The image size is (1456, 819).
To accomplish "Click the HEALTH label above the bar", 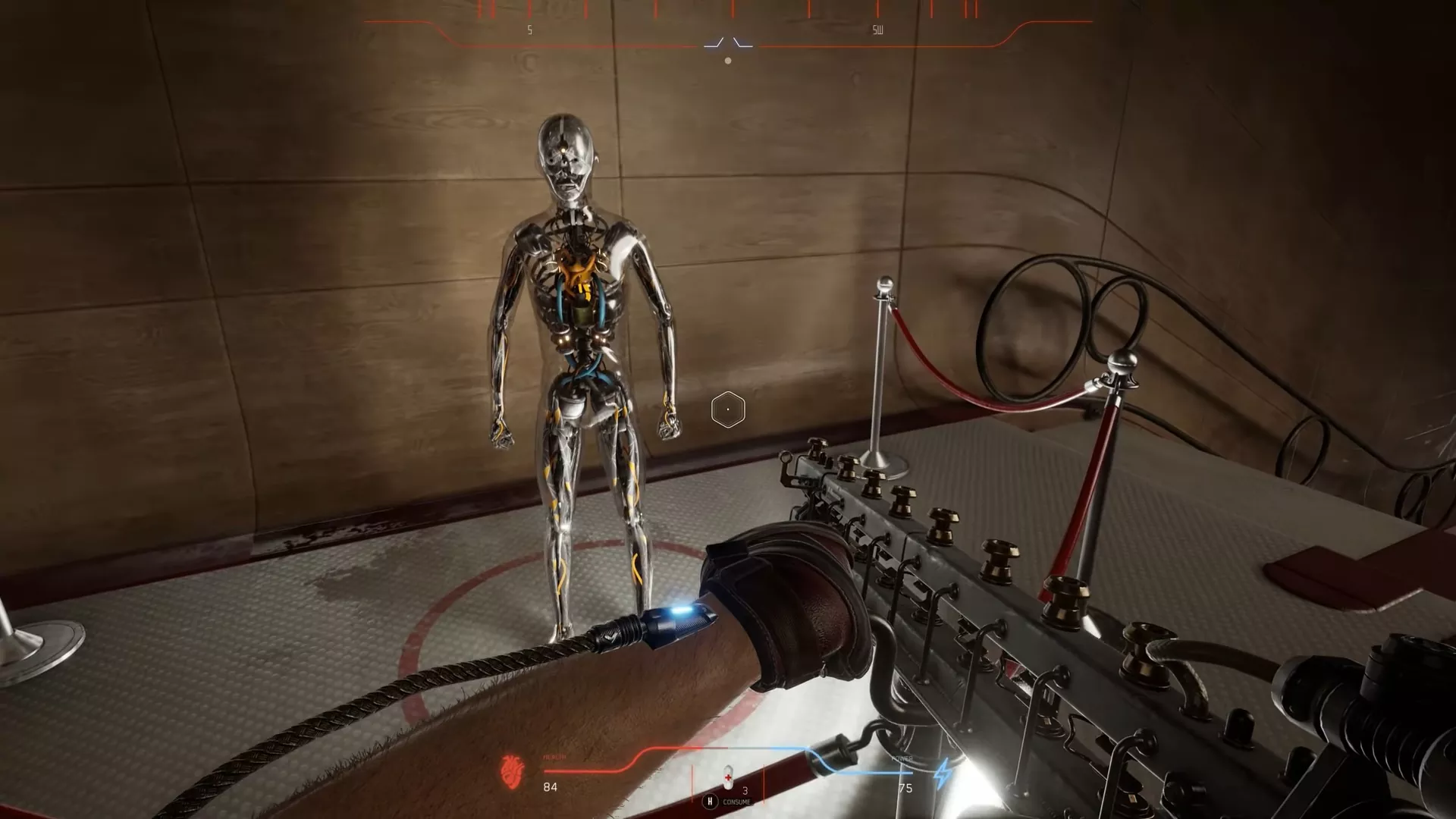I will coord(554,755).
